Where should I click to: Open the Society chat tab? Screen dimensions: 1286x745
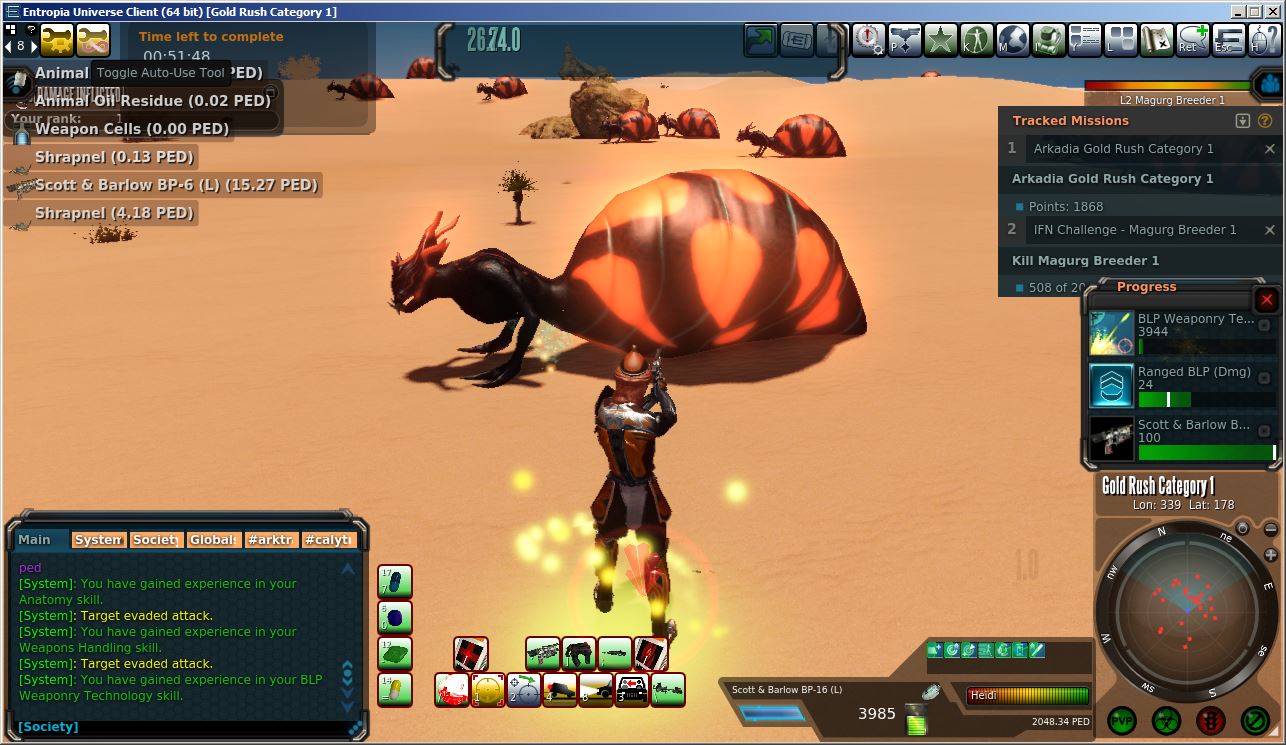tap(156, 540)
